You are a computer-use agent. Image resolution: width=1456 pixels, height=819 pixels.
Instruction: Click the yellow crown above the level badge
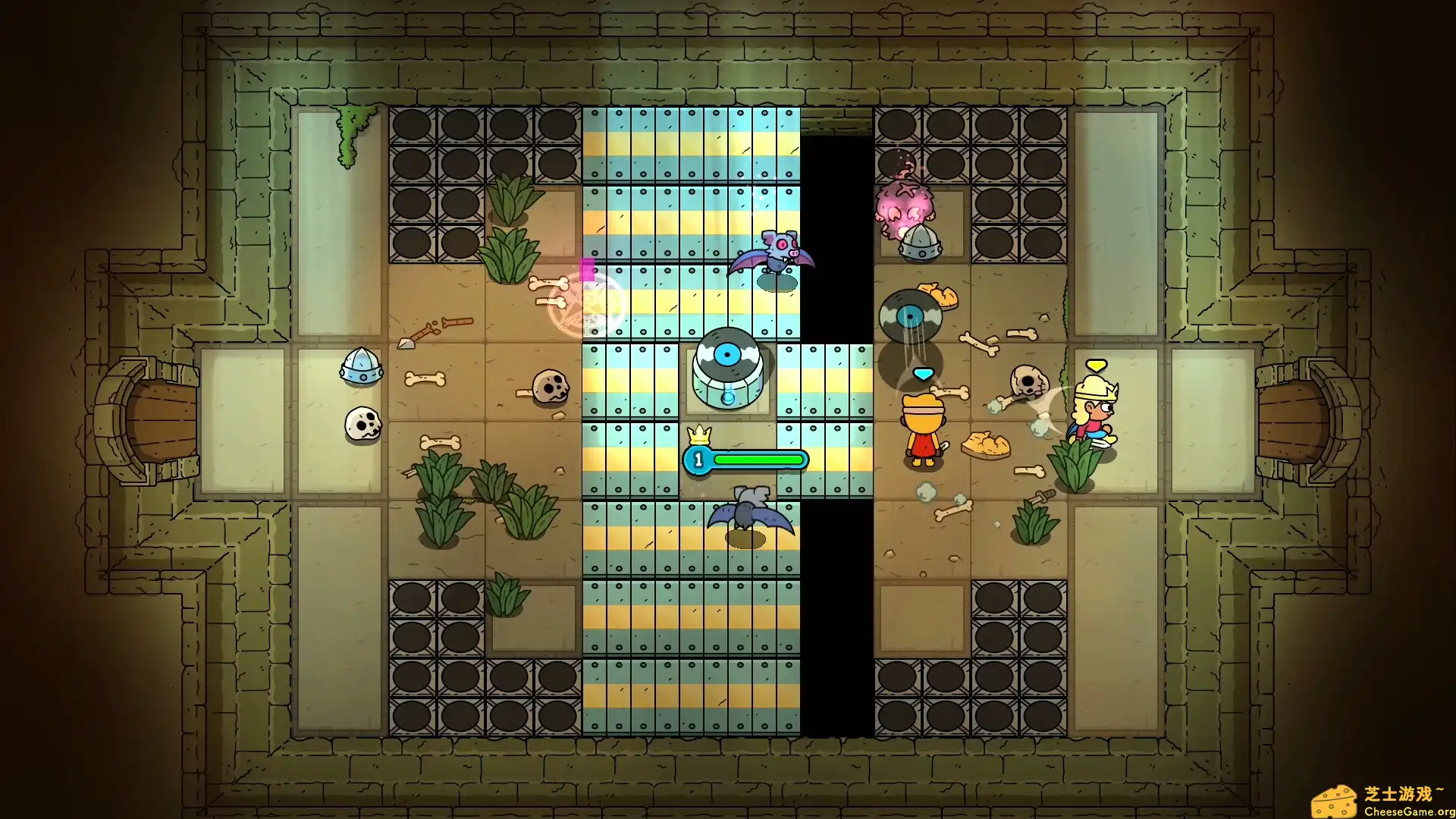pos(698,434)
